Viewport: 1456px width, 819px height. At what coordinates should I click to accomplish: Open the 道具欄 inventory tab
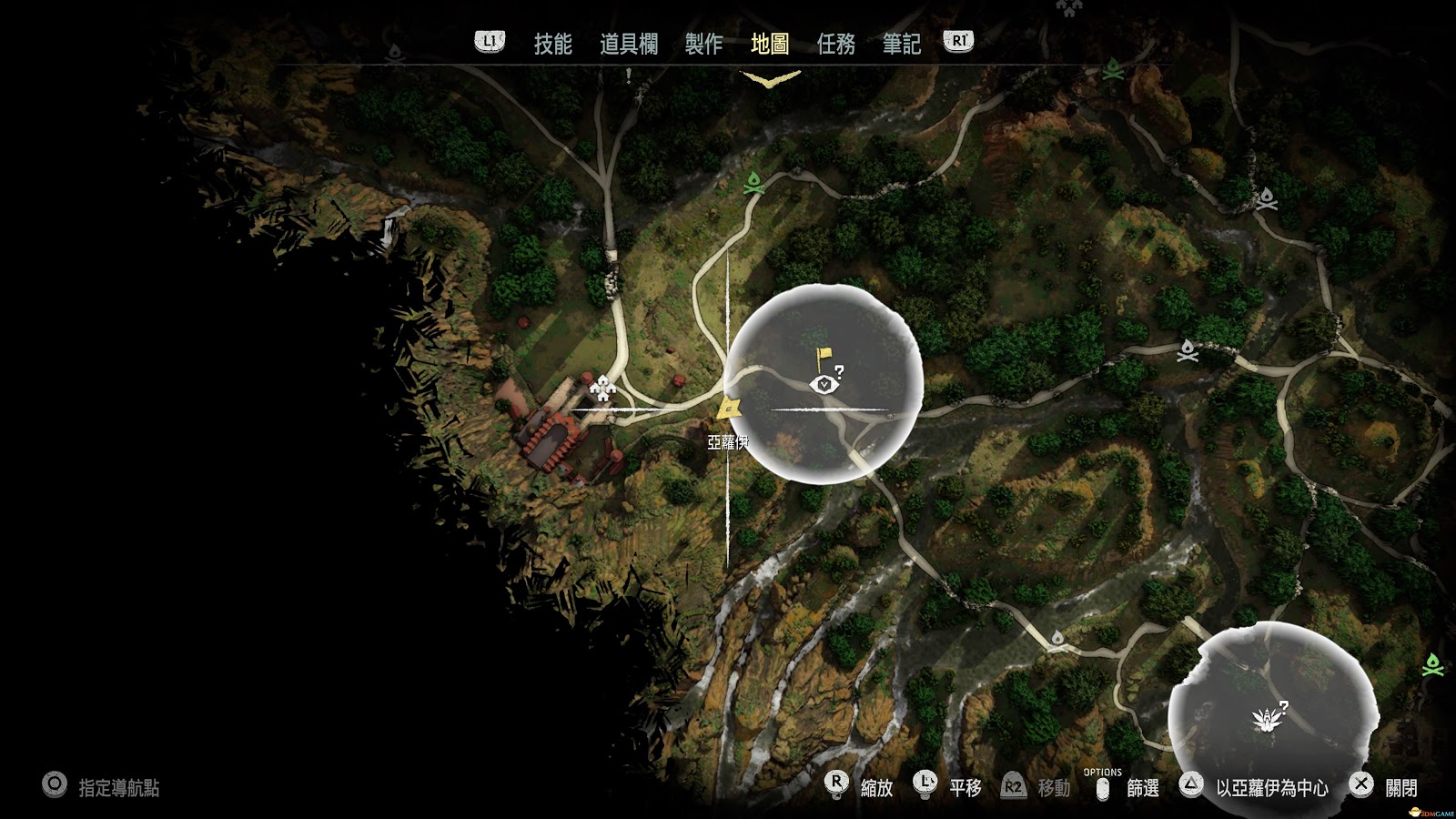[628, 44]
